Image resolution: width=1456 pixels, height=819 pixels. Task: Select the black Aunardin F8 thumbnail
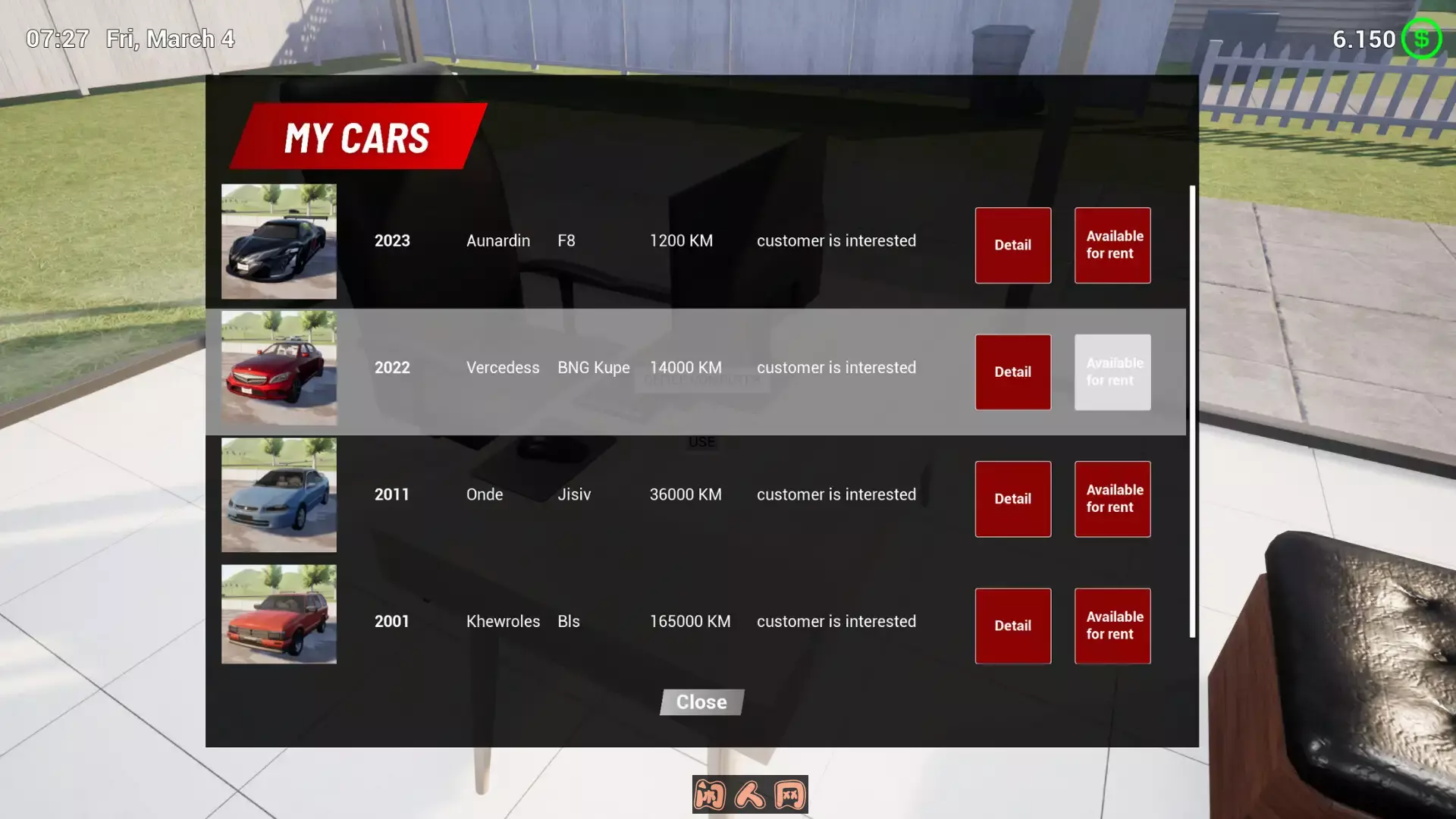tap(279, 241)
